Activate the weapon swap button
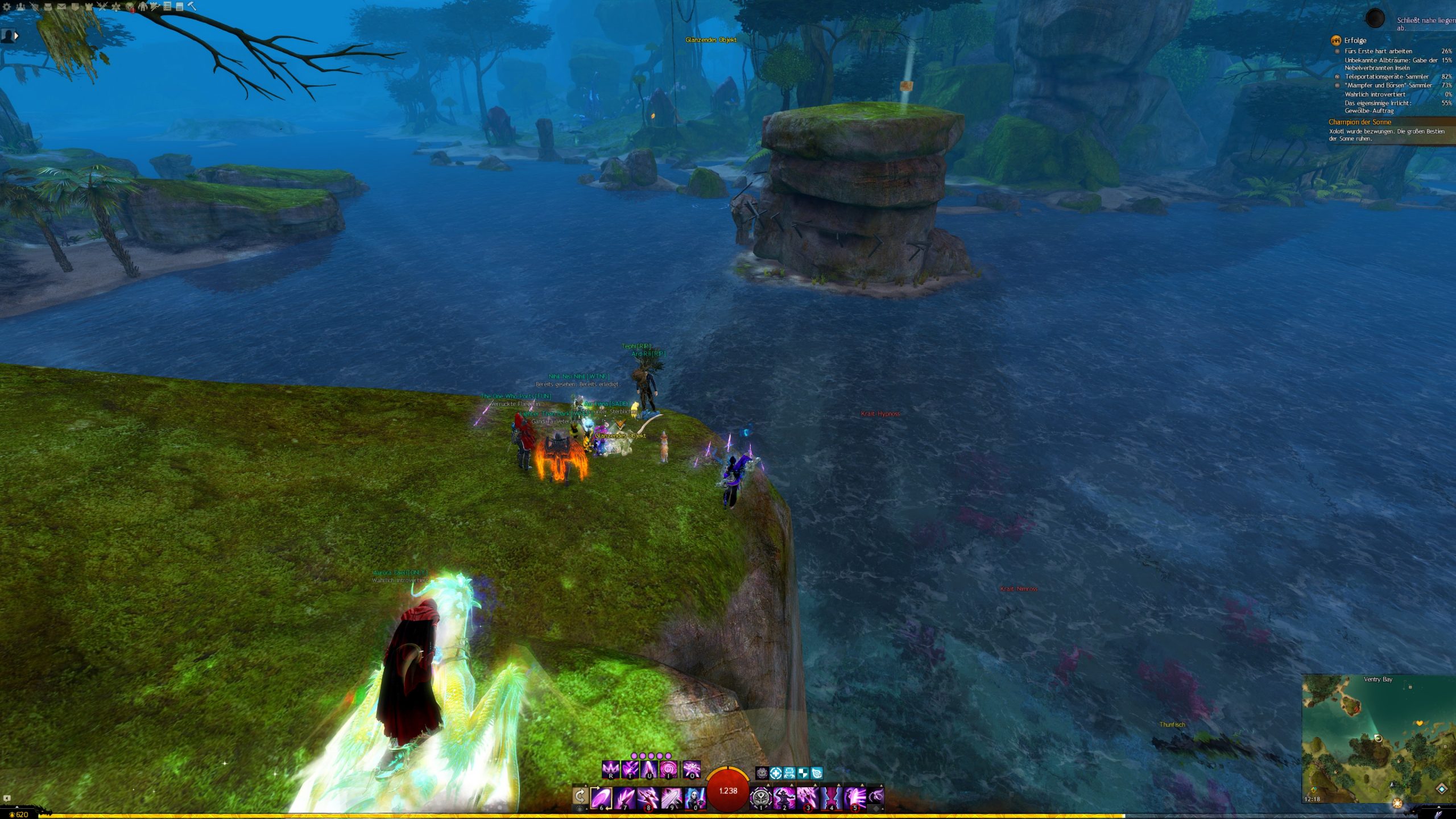The height and width of the screenshot is (819, 1456). (x=580, y=796)
